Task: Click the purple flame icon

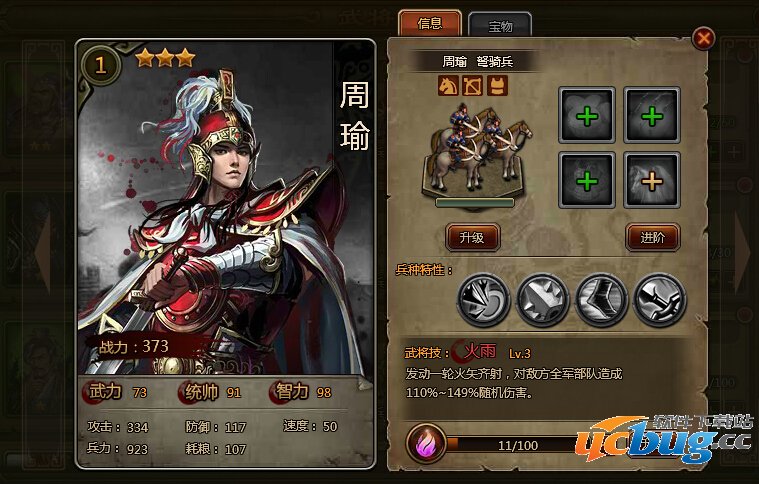Action: (426, 442)
